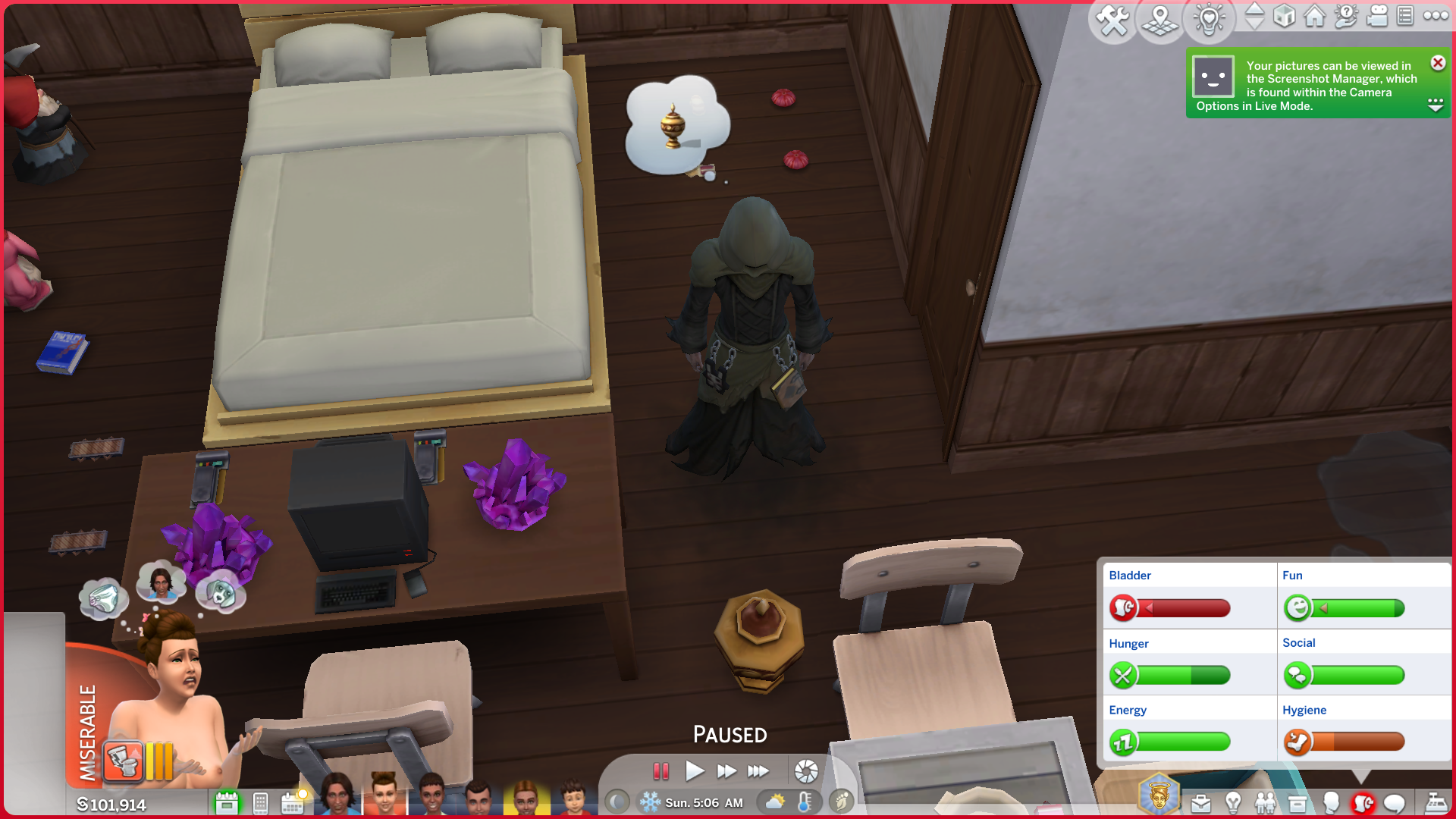
Task: Open the aspiration icon with golden halo face
Action: (x=1158, y=796)
